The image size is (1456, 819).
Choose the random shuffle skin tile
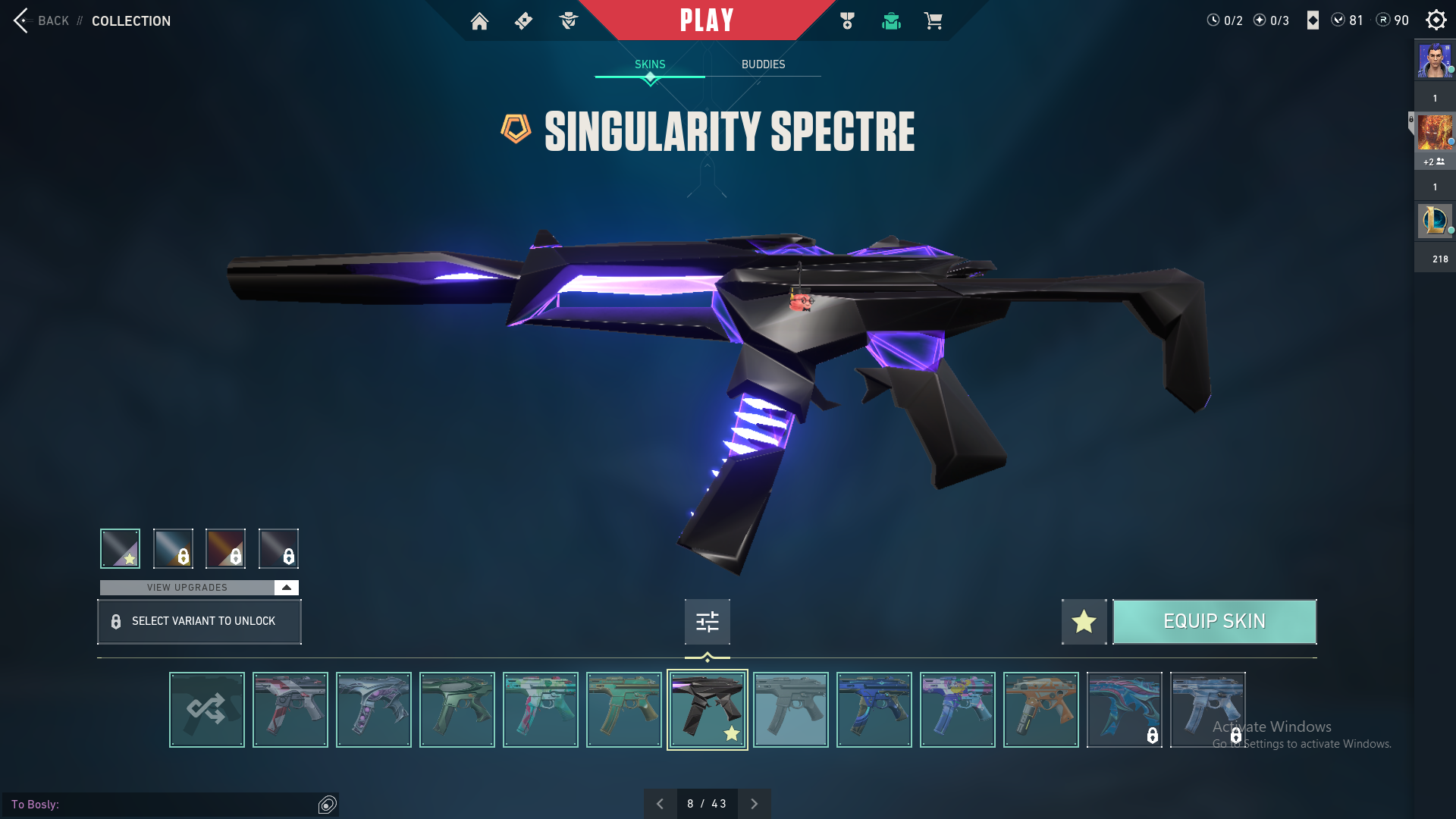(207, 710)
